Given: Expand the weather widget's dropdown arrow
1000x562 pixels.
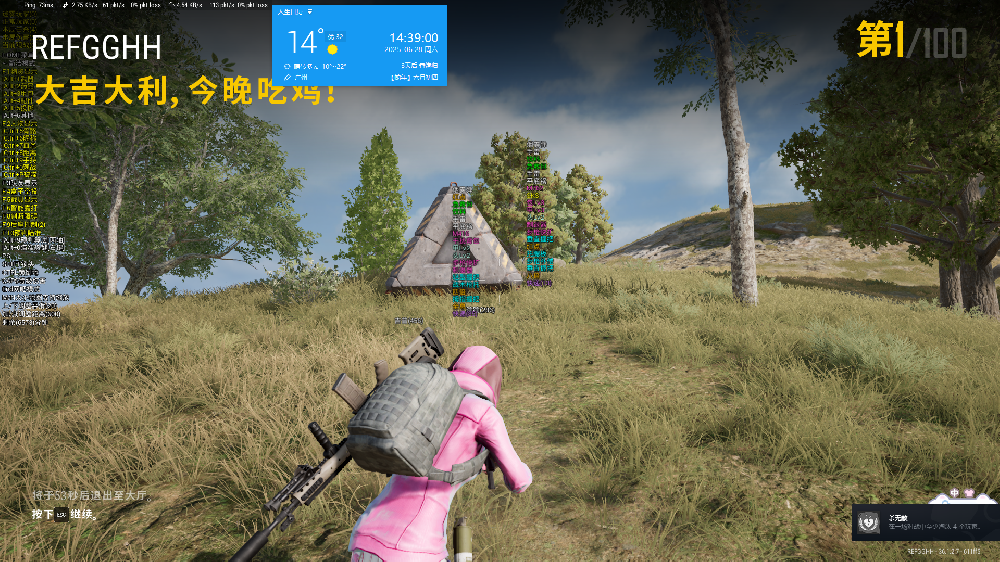Looking at the screenshot, I should (310, 12).
